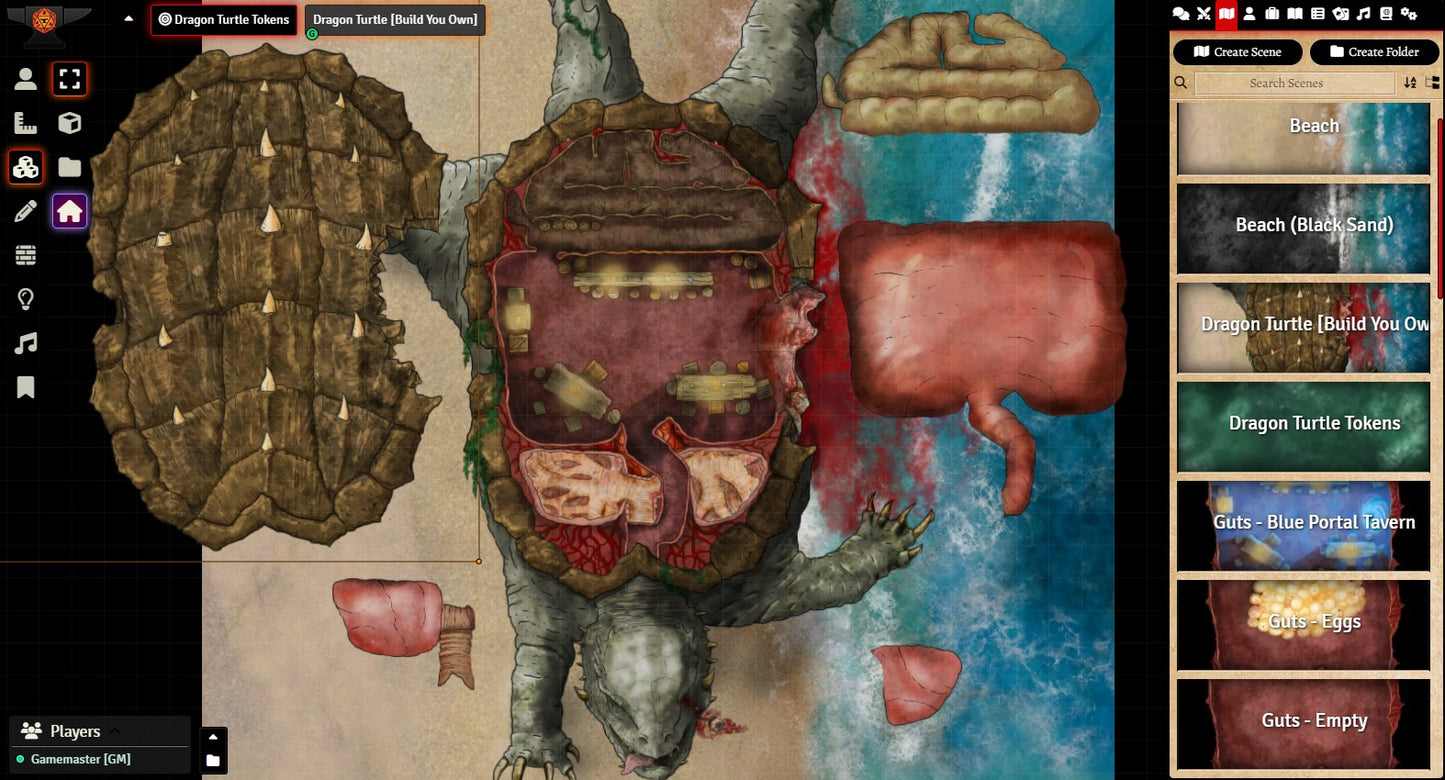
Task: Click the purple home button
Action: click(69, 211)
